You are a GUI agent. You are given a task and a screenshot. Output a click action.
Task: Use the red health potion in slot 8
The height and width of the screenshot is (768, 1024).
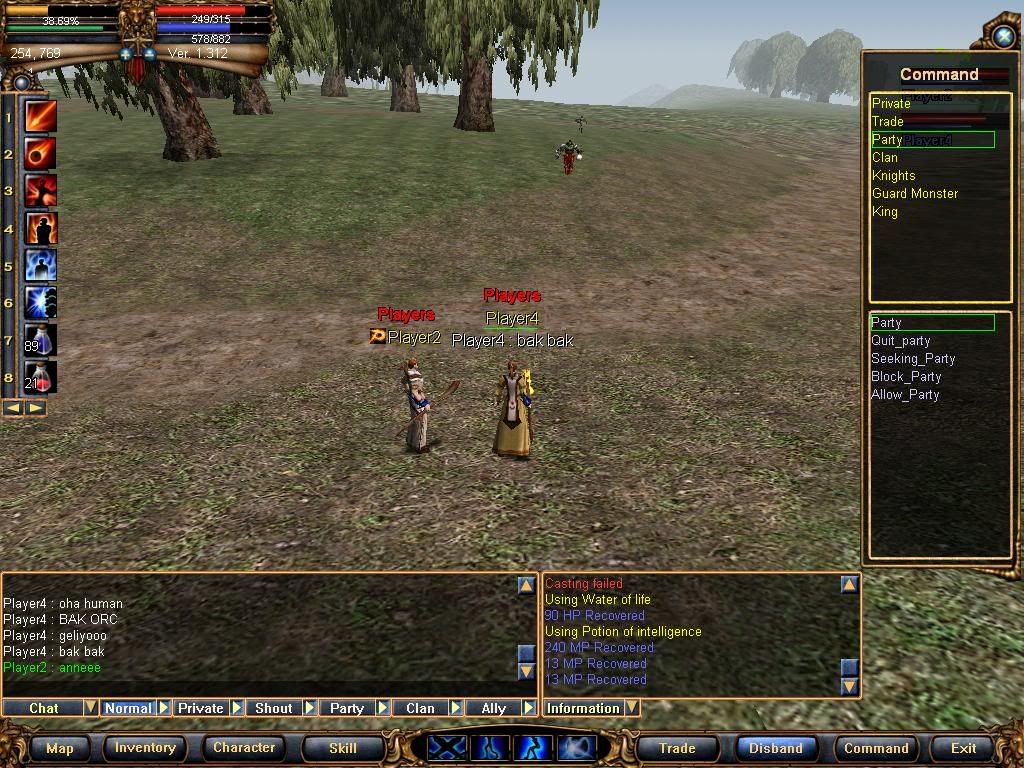pyautogui.click(x=41, y=377)
